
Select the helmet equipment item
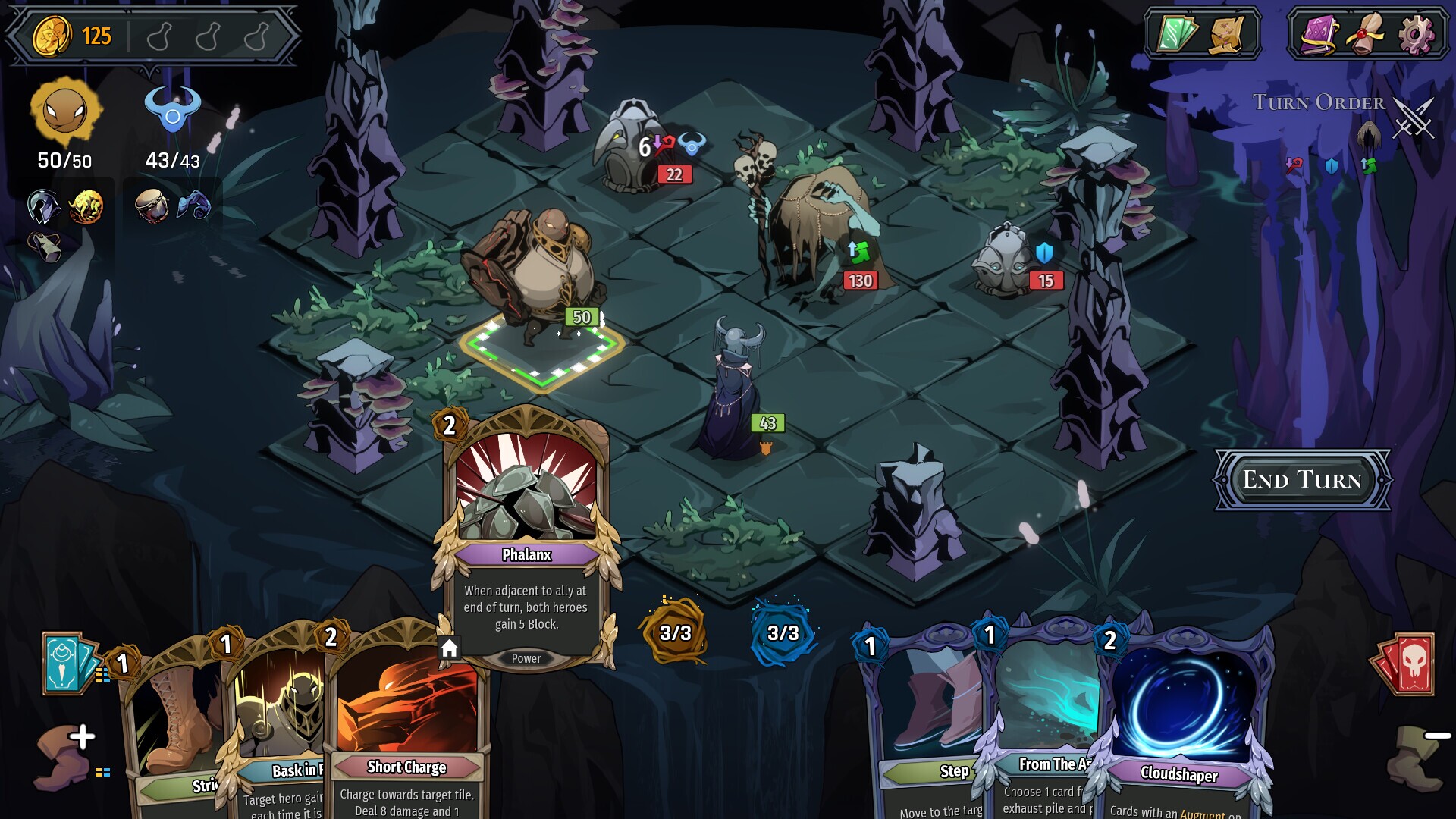(43, 206)
